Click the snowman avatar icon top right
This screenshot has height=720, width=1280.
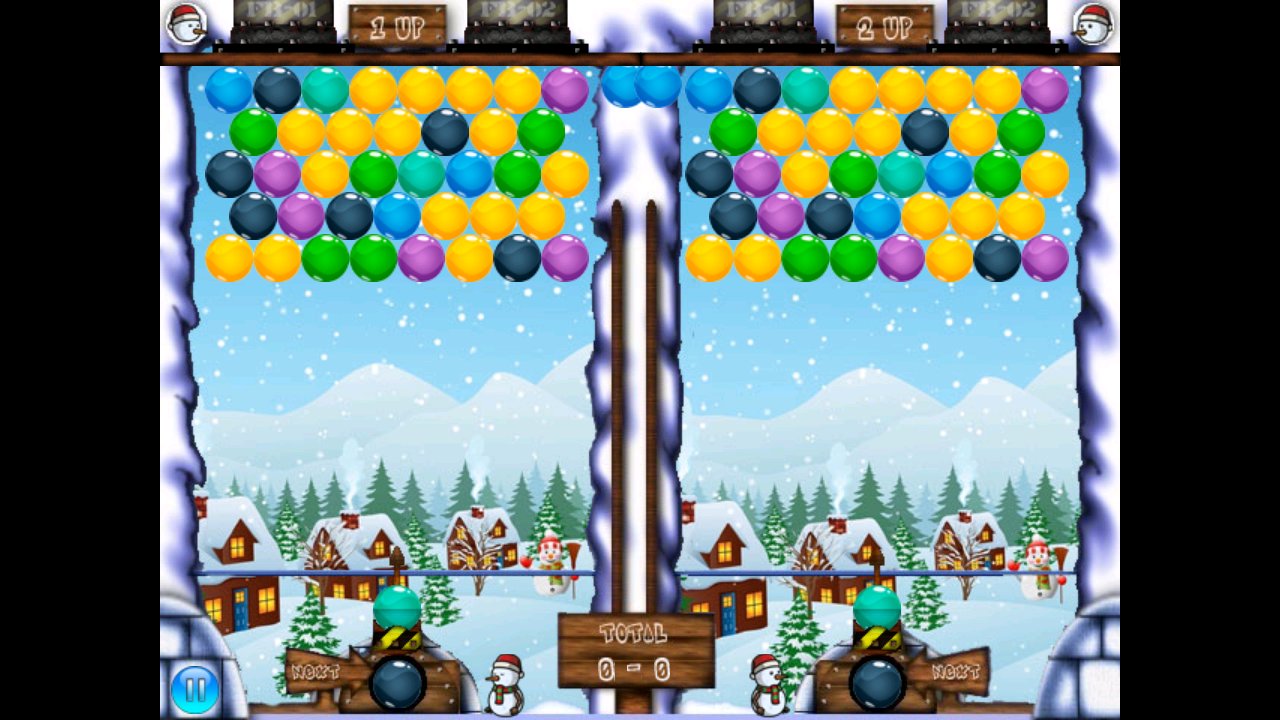click(x=1094, y=26)
